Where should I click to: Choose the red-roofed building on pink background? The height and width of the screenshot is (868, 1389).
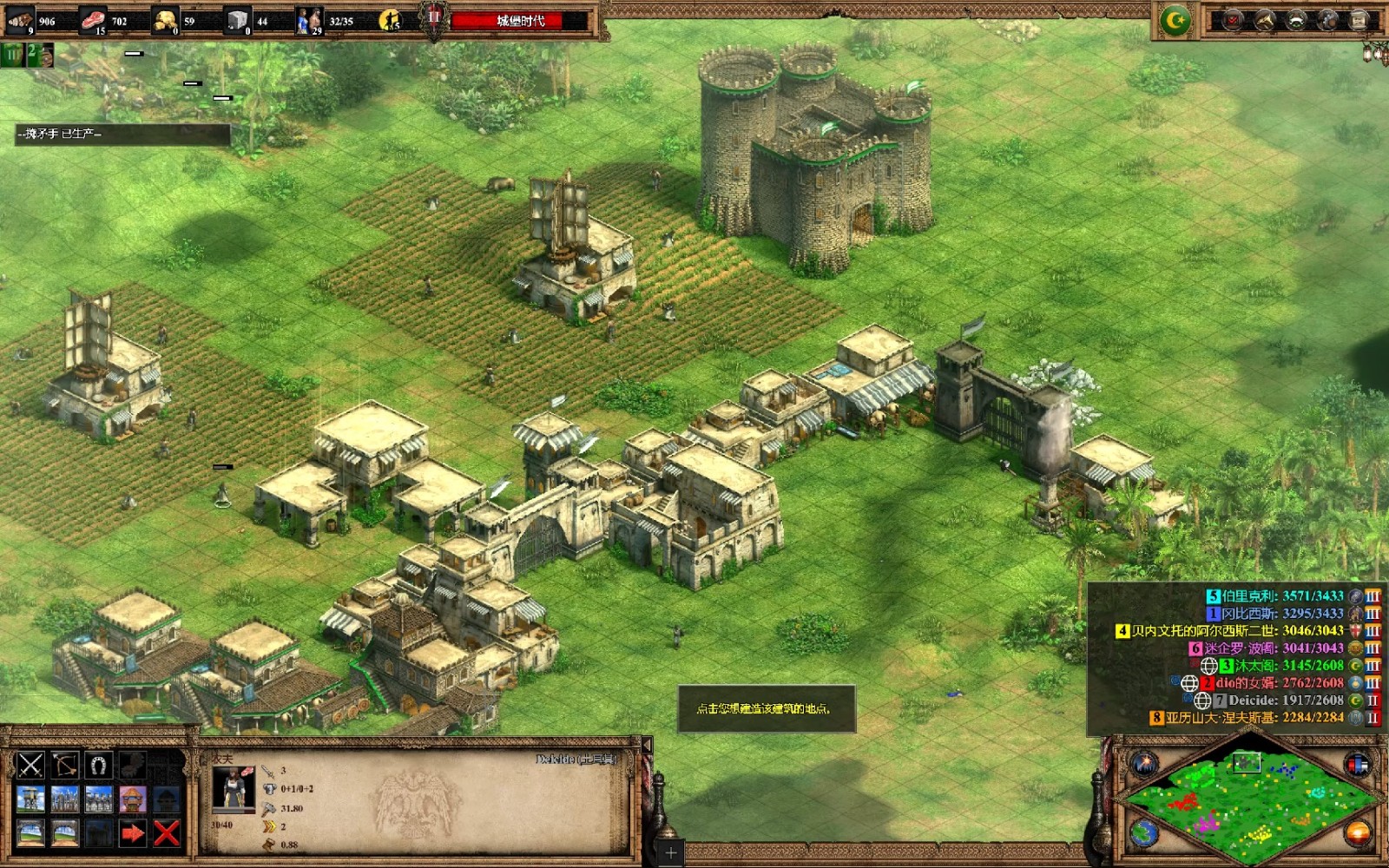[133, 799]
